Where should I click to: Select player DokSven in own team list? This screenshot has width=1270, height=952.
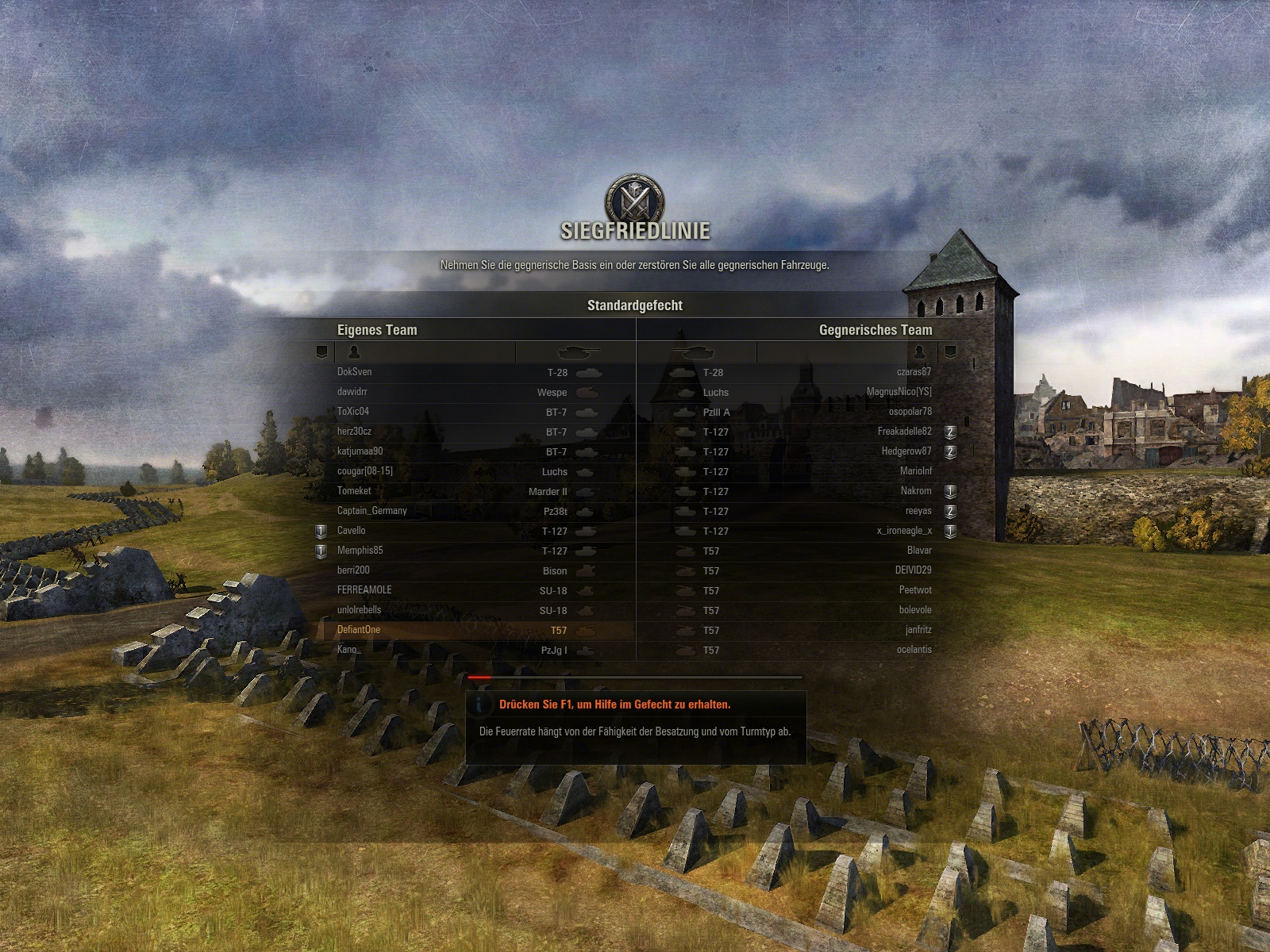click(354, 372)
